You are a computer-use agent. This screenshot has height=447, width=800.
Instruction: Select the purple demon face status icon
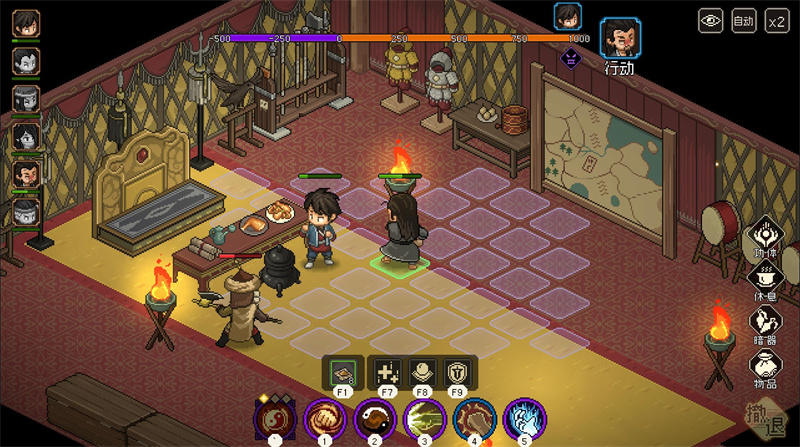click(570, 57)
